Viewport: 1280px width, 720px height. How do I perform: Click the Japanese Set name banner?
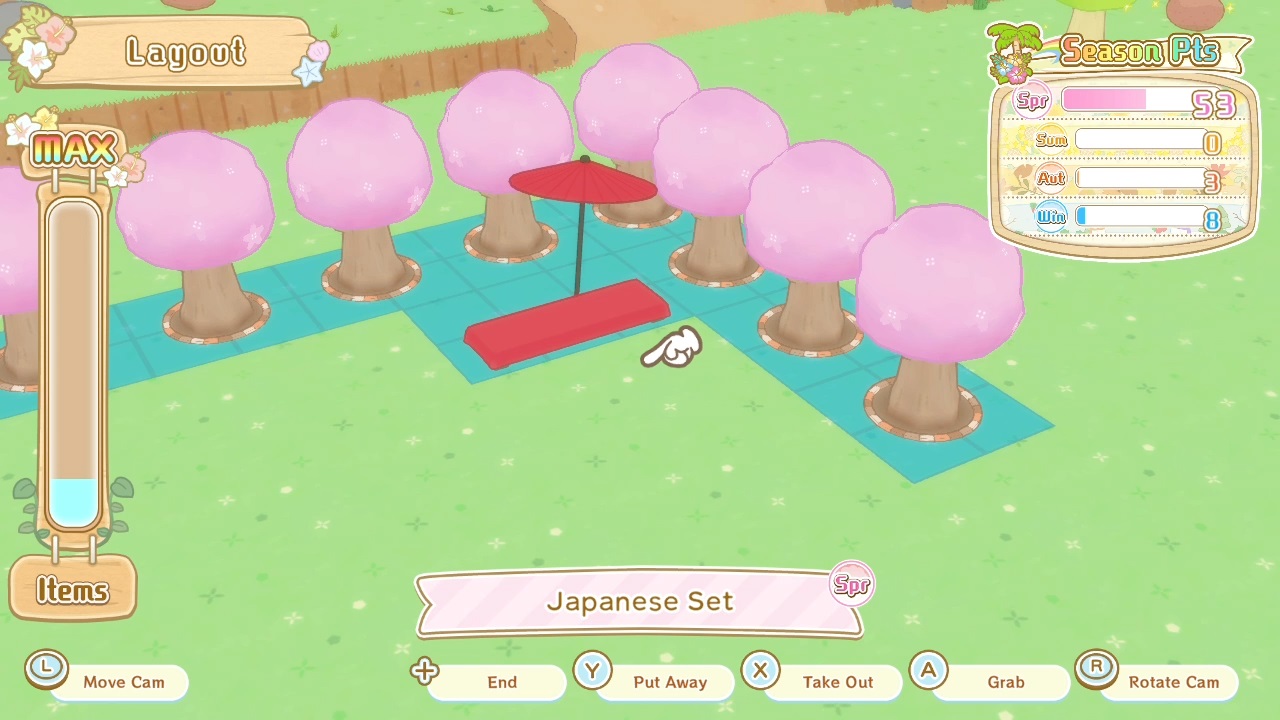(640, 601)
